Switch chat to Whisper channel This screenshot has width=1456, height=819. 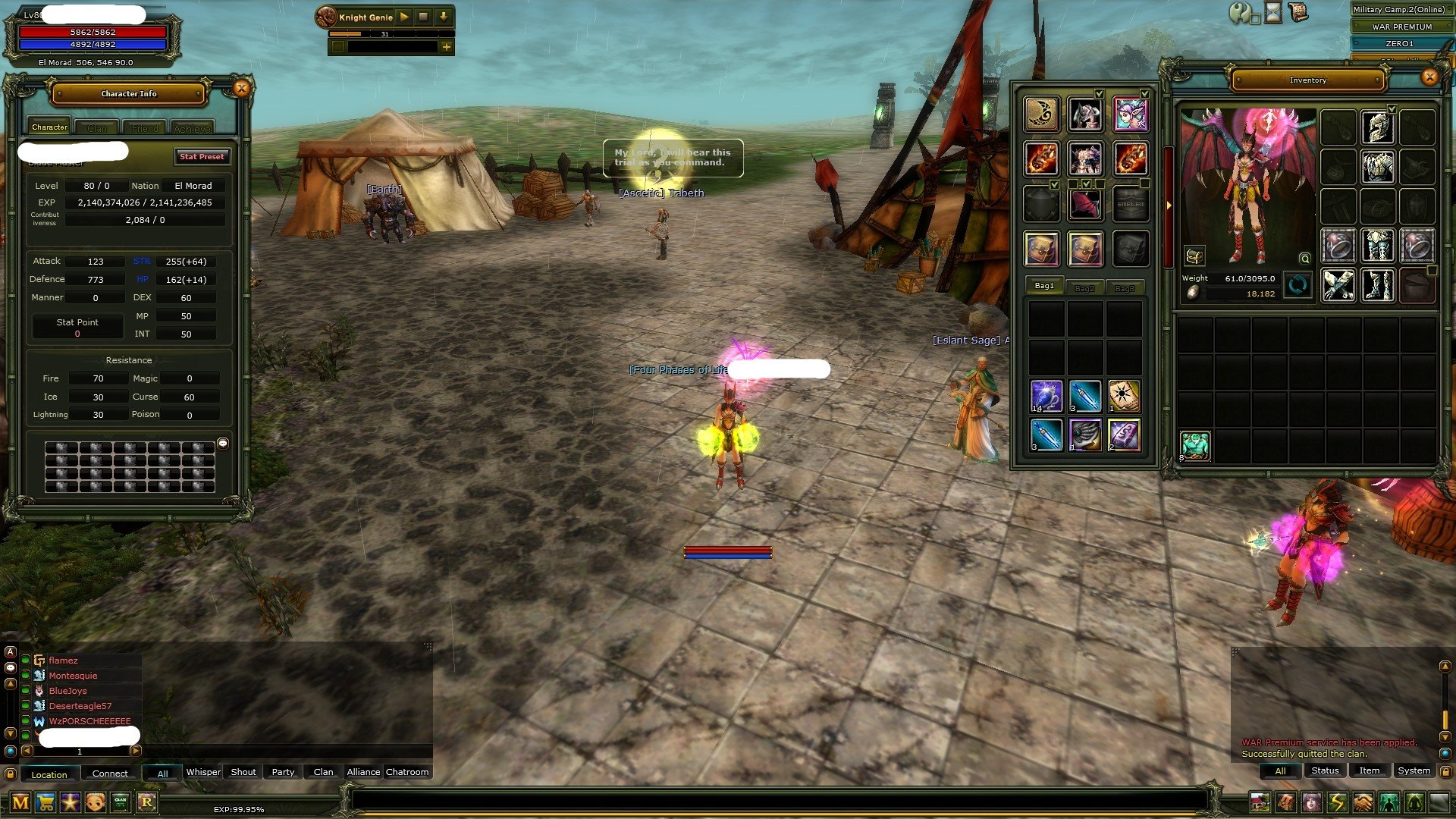[203, 772]
